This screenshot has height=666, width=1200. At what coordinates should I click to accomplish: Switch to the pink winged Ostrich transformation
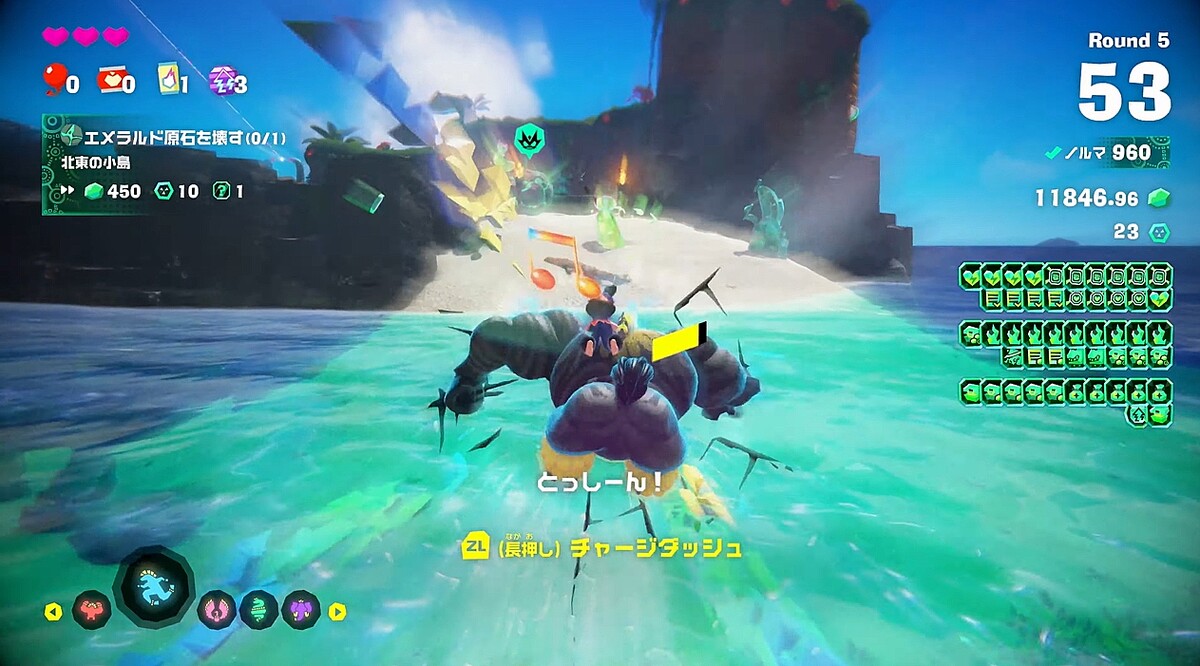coord(217,609)
